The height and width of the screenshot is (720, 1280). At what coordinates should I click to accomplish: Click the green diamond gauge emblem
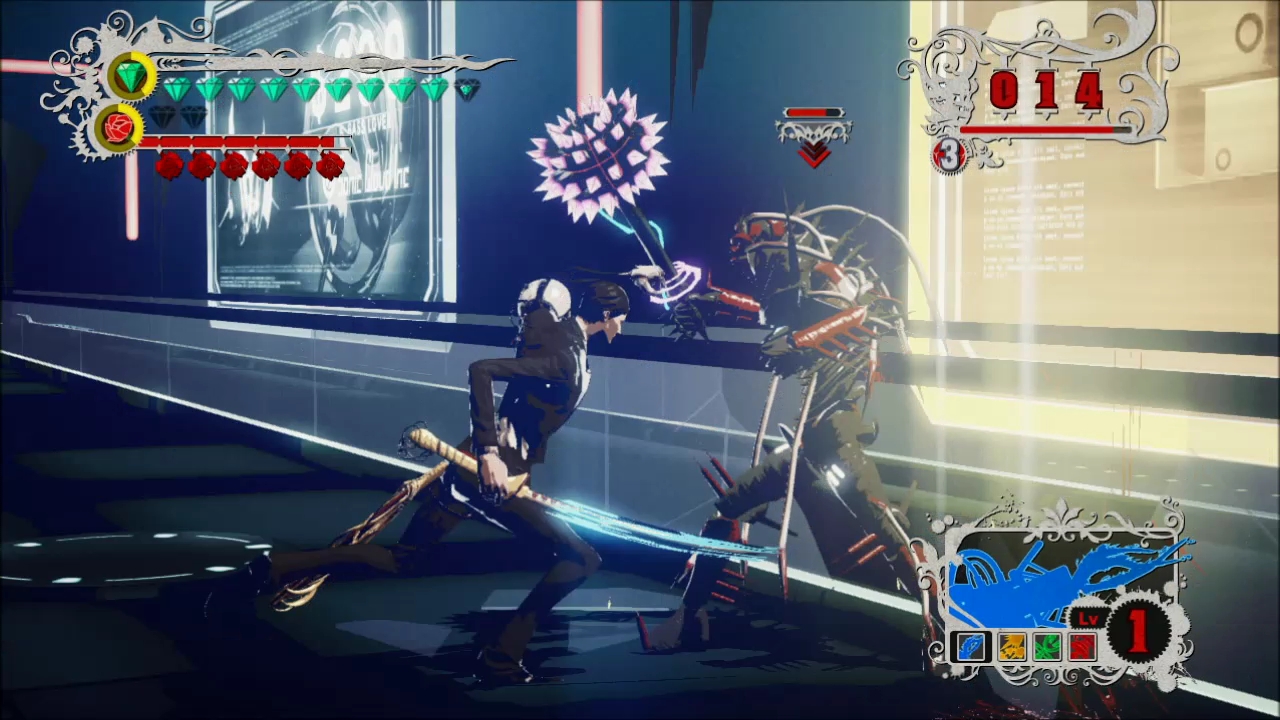tap(131, 76)
